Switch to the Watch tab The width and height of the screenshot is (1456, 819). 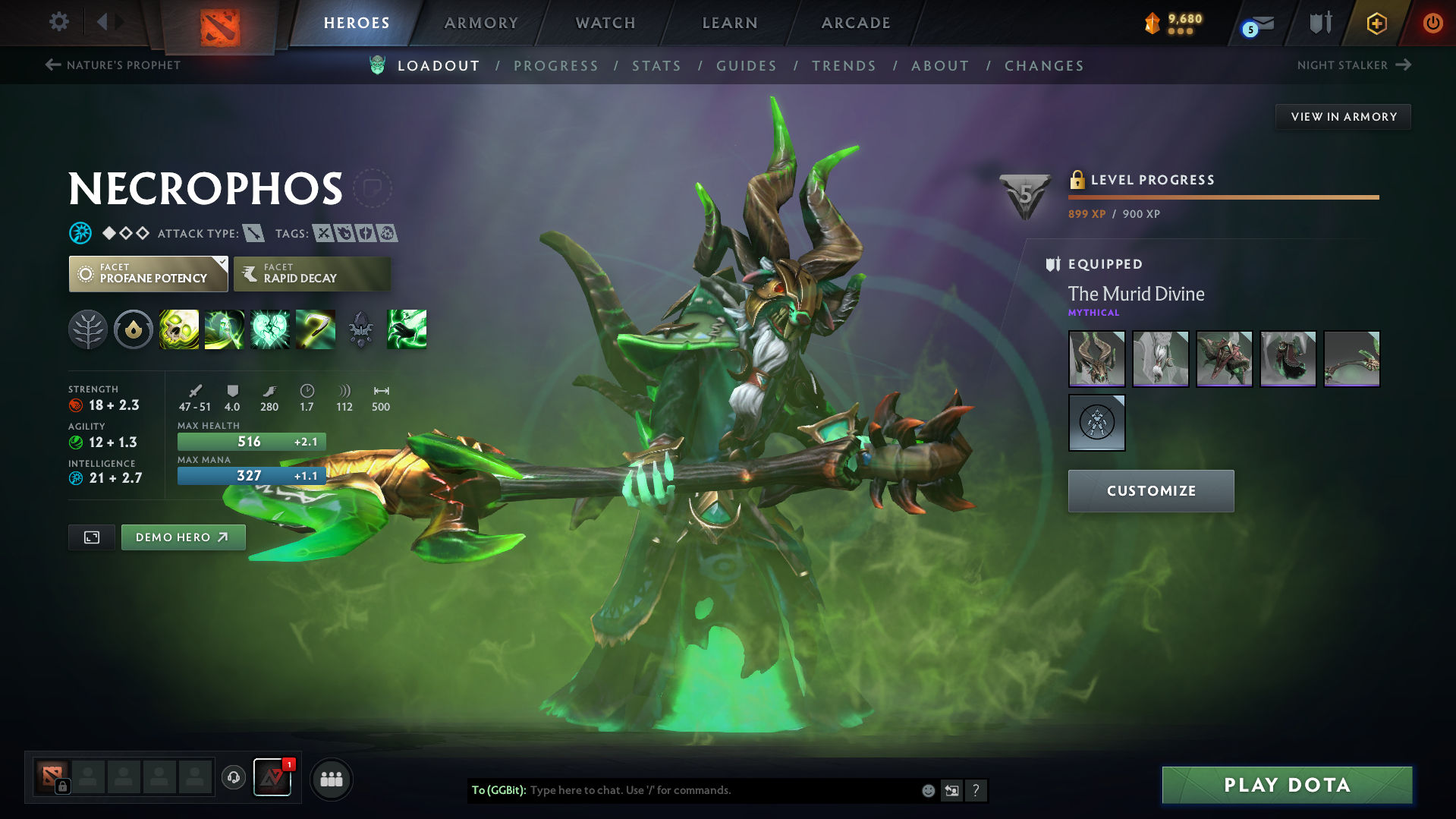(605, 23)
